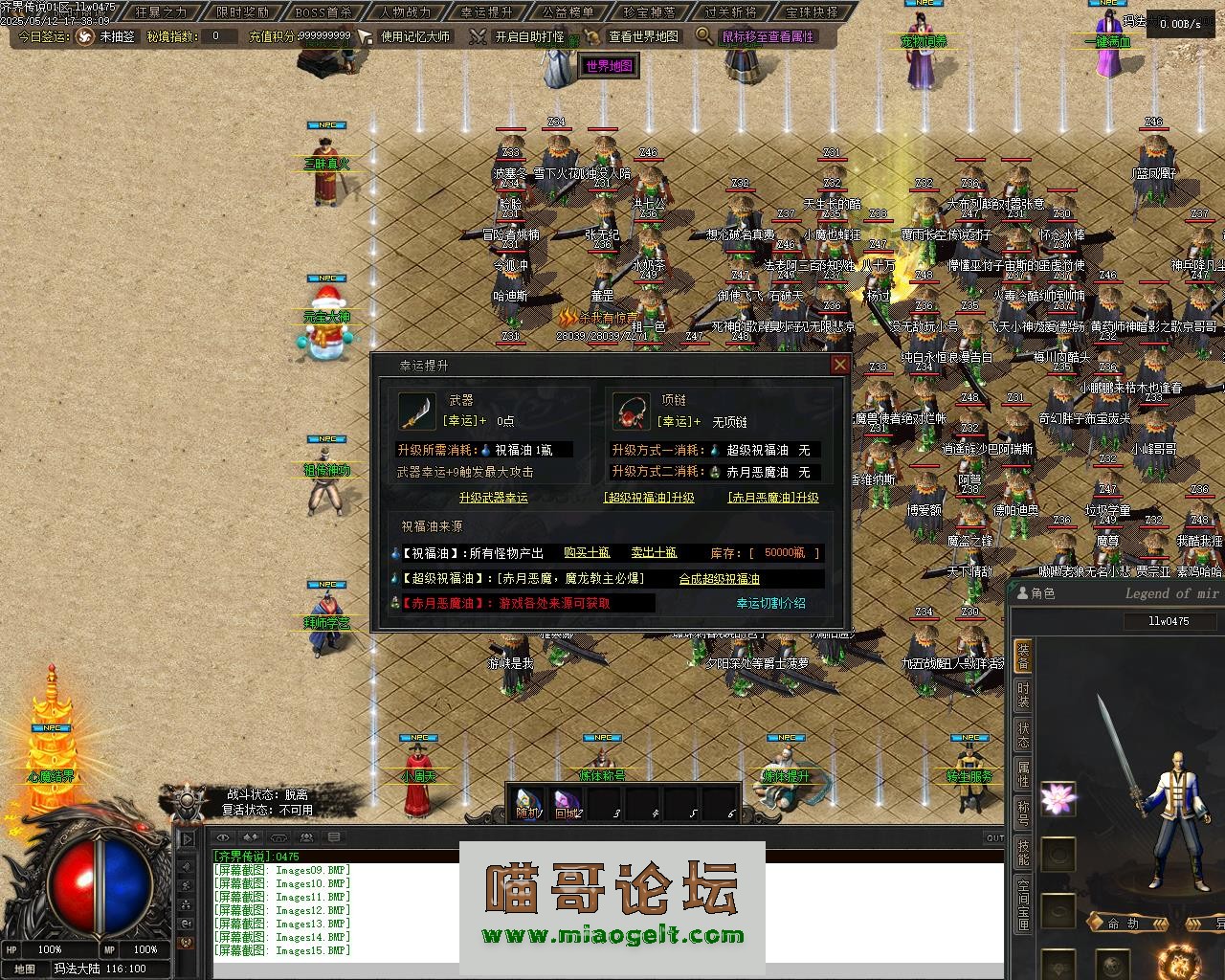Read the 幸运切割介绍 introduction
The image size is (1225, 980).
pos(770,604)
